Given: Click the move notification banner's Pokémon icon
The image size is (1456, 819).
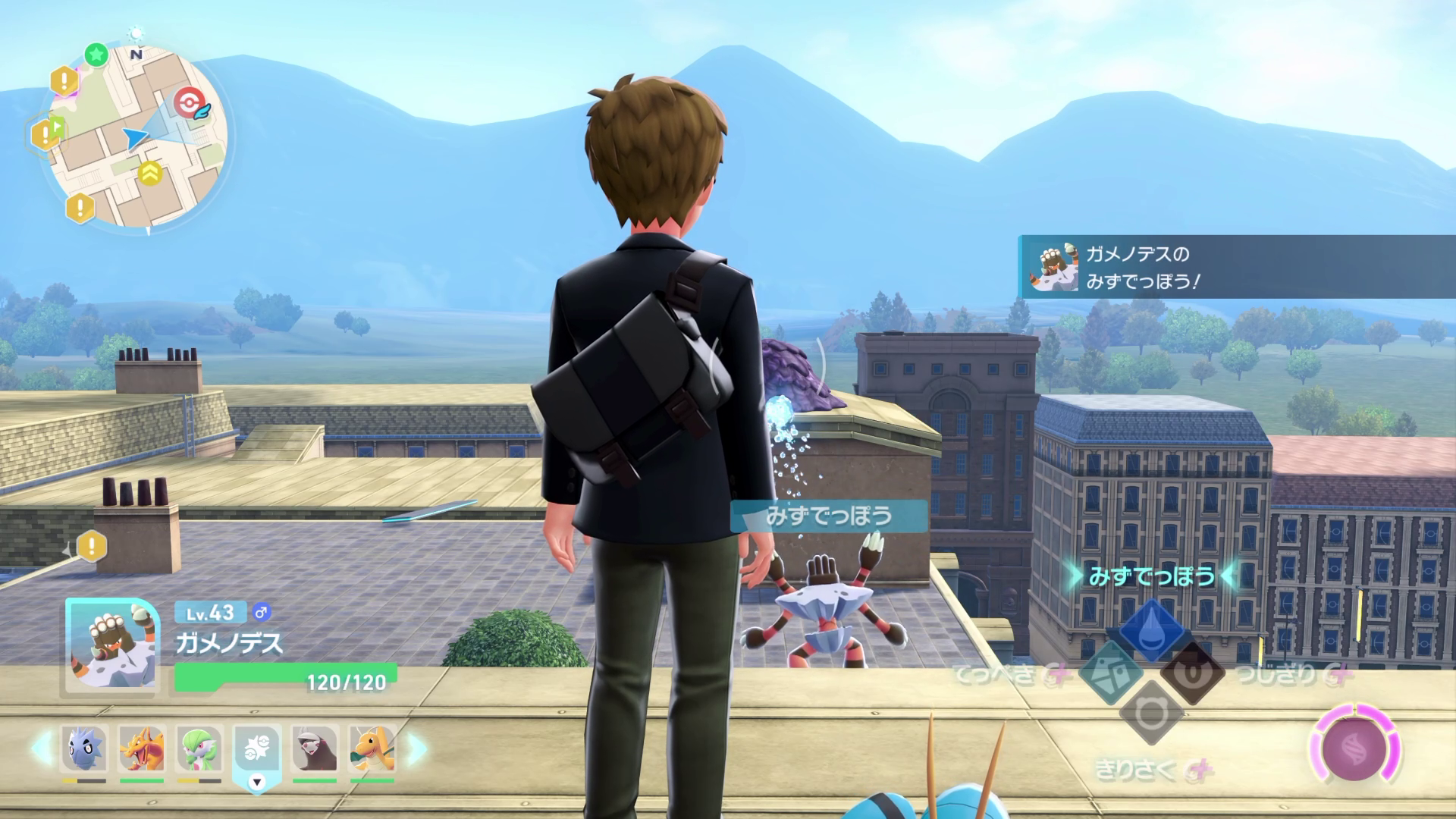Looking at the screenshot, I should coord(1052,268).
